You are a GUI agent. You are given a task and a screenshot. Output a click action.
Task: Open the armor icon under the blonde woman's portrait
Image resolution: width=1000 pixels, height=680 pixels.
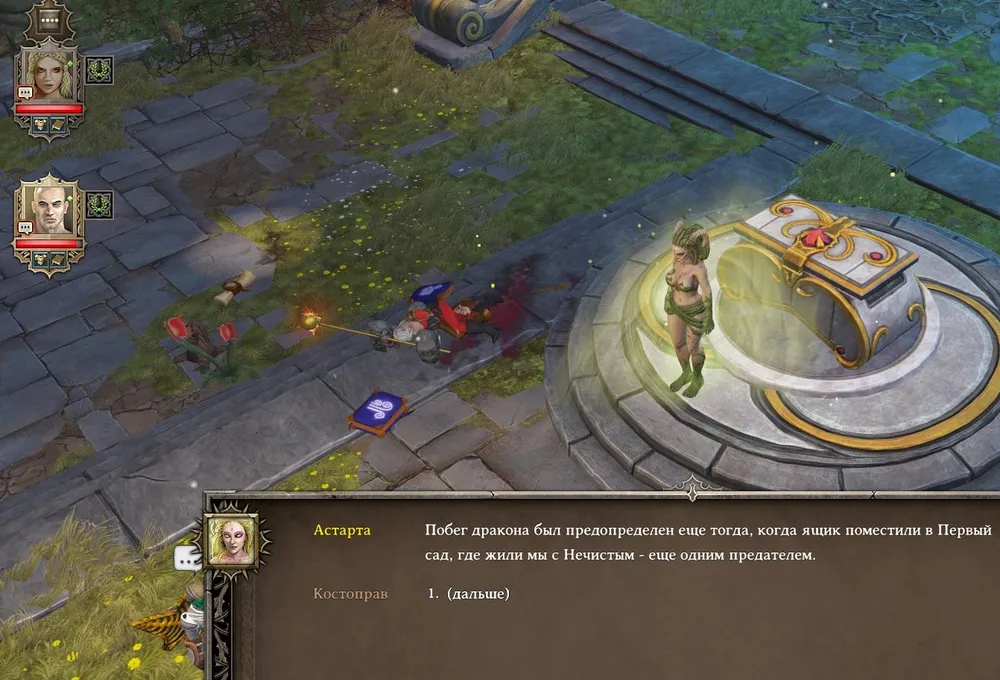(x=39, y=124)
